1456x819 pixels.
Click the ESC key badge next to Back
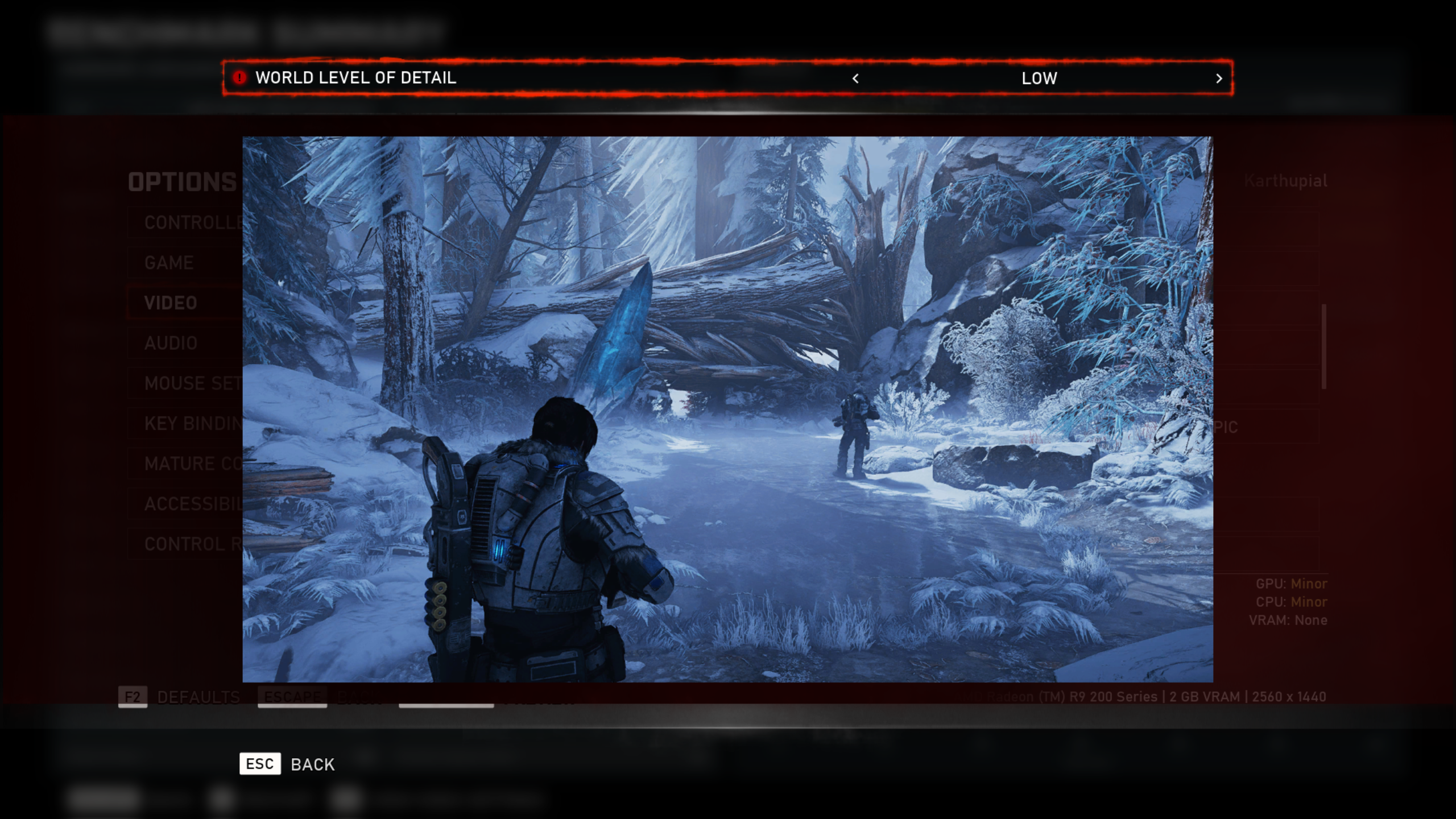point(260,764)
